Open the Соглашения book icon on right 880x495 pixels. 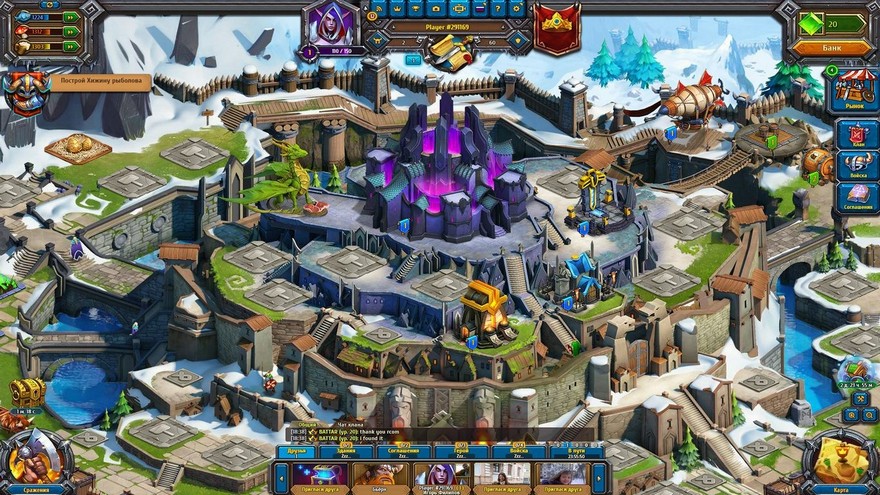tap(856, 198)
